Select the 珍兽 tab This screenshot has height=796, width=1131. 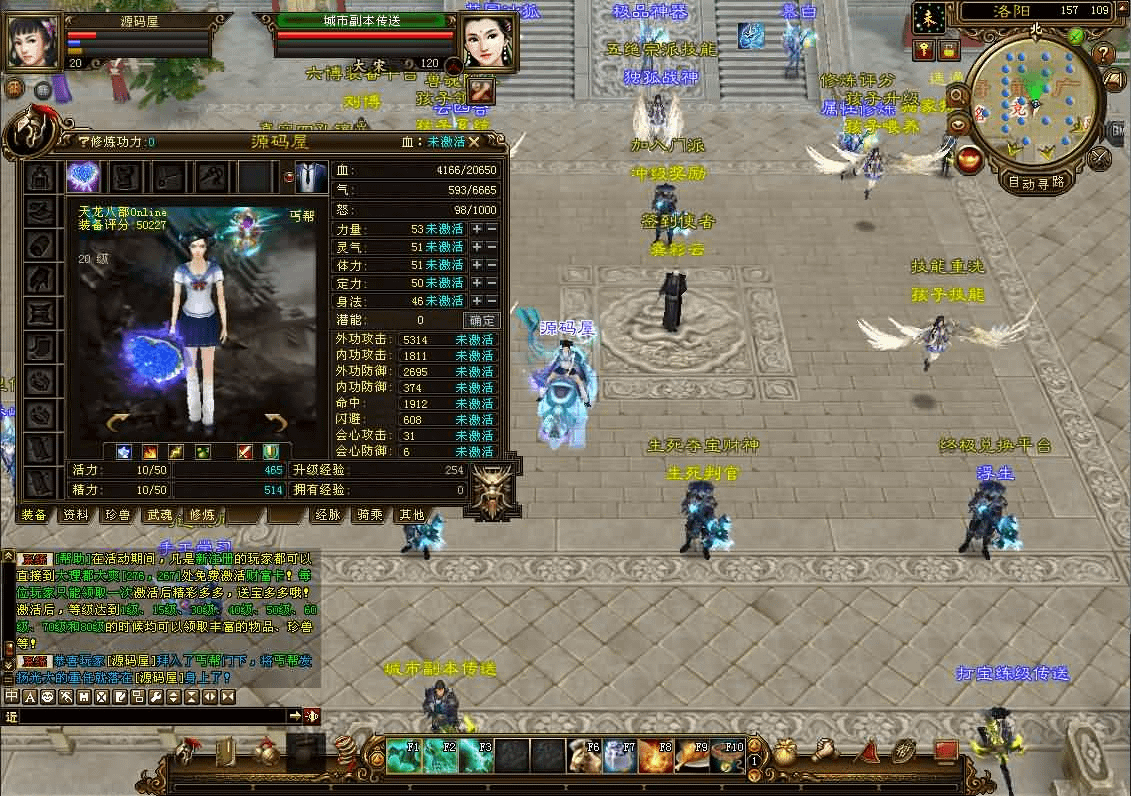click(x=117, y=515)
